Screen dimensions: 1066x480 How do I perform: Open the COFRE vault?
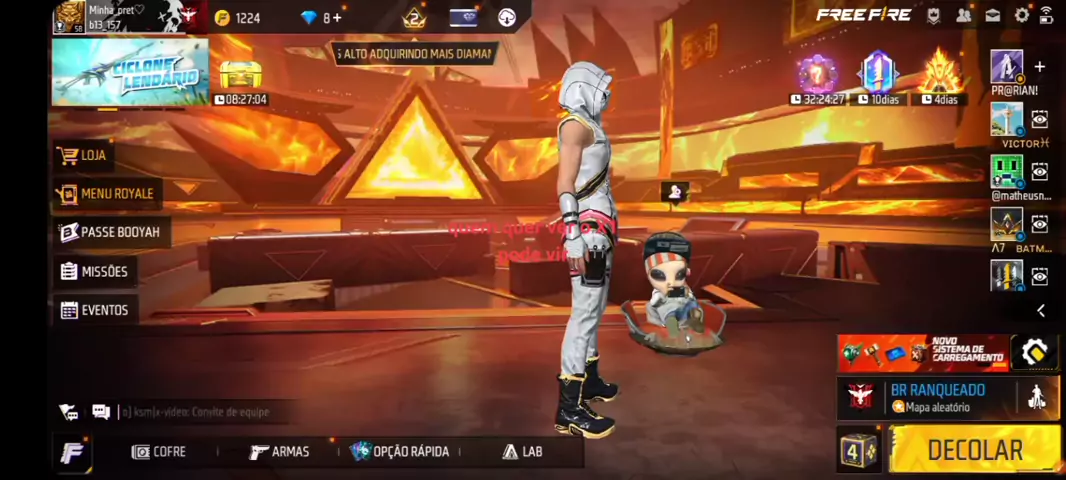[159, 451]
